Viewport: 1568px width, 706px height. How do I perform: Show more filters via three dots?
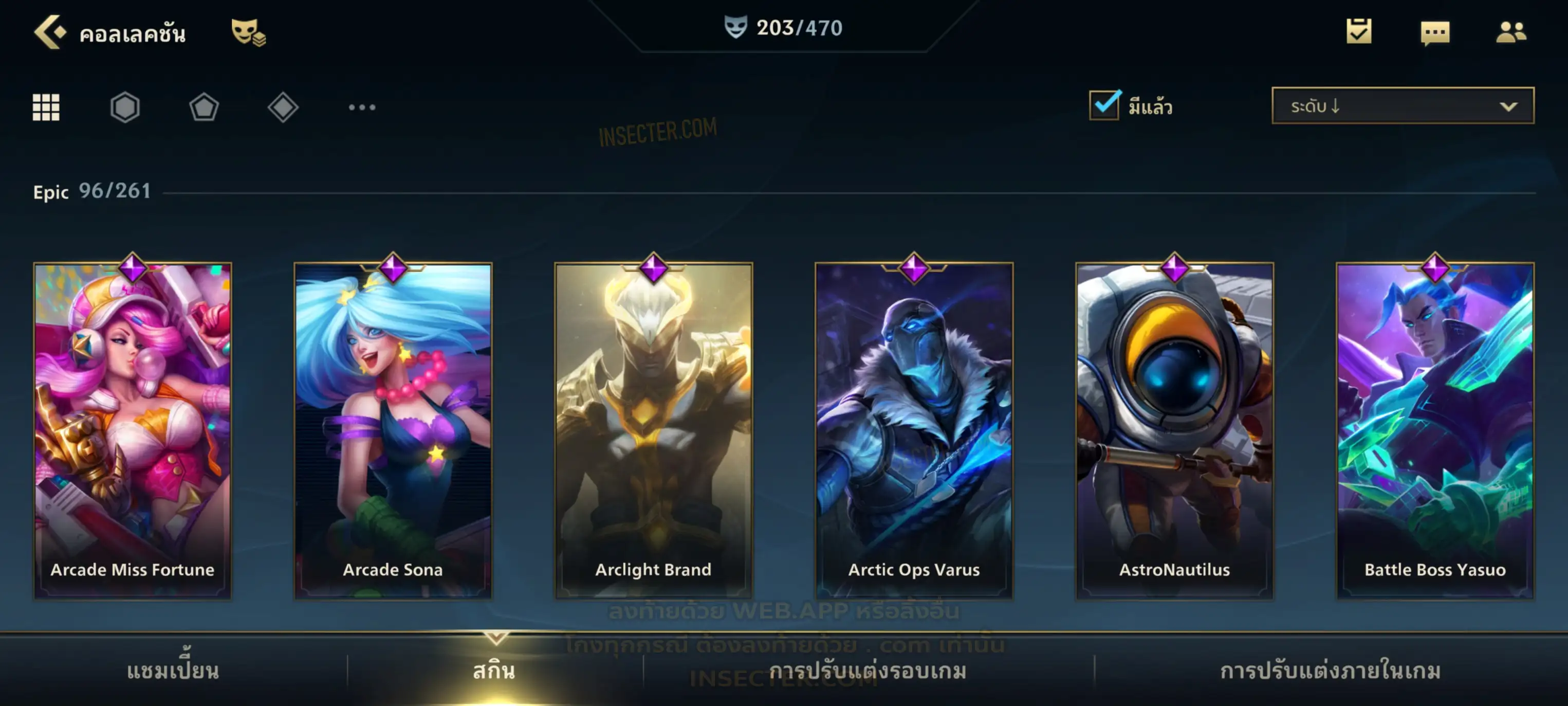tap(362, 107)
